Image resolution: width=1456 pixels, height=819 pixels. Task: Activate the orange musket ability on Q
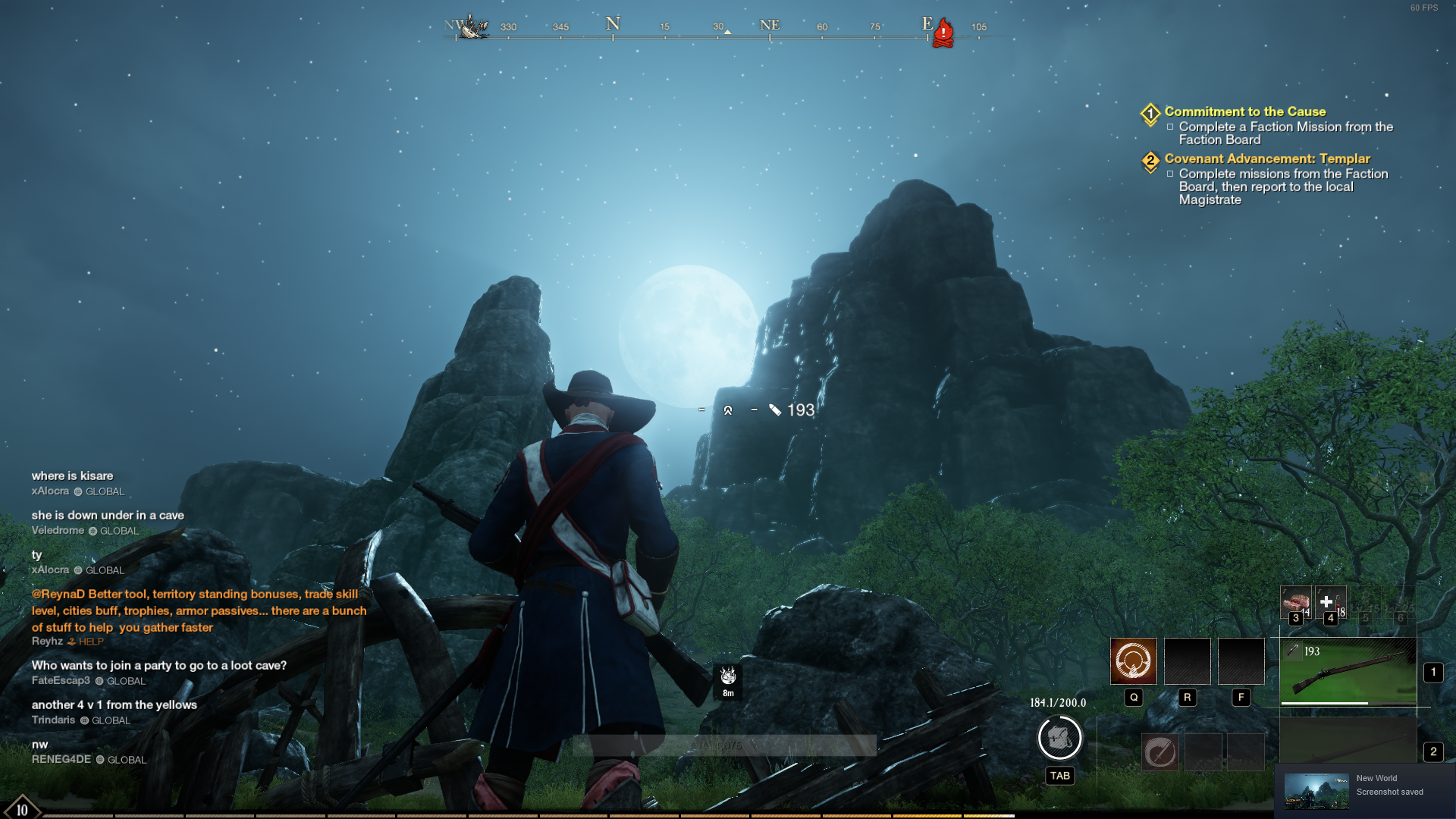tap(1133, 661)
